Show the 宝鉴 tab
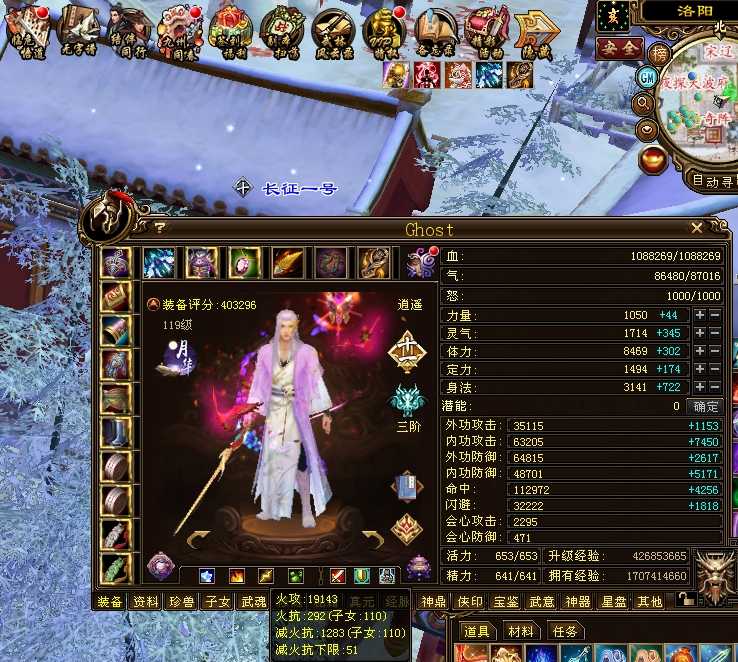Viewport: 738px width, 662px height. [506, 602]
